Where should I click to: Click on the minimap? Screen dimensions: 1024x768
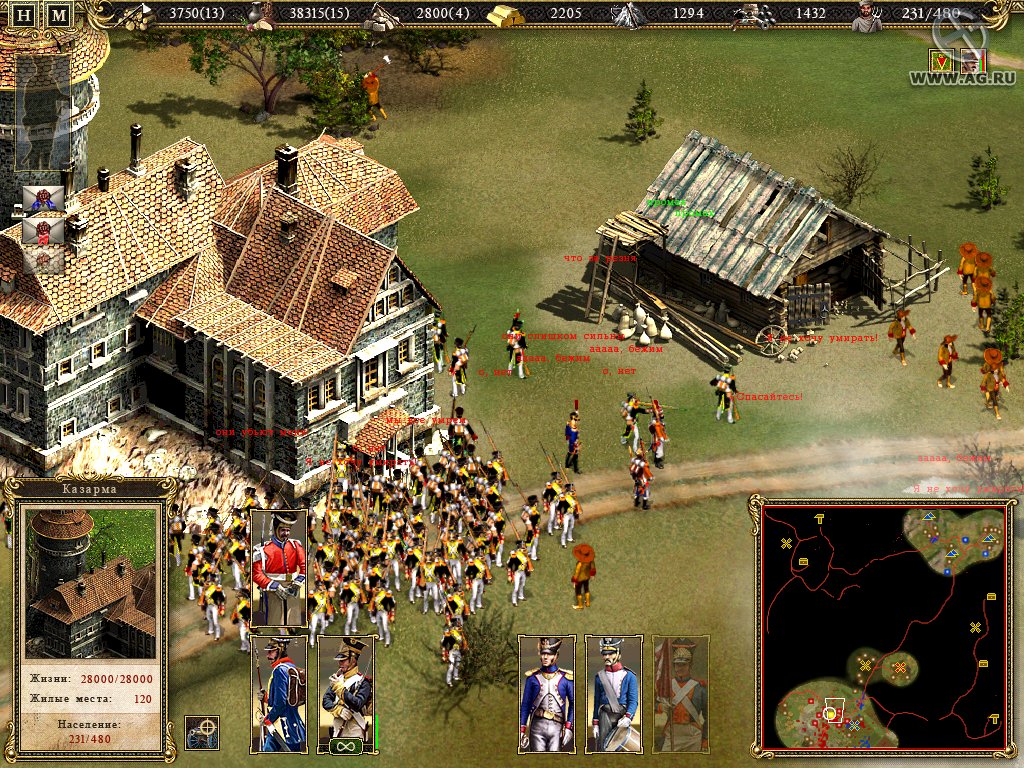click(x=883, y=625)
